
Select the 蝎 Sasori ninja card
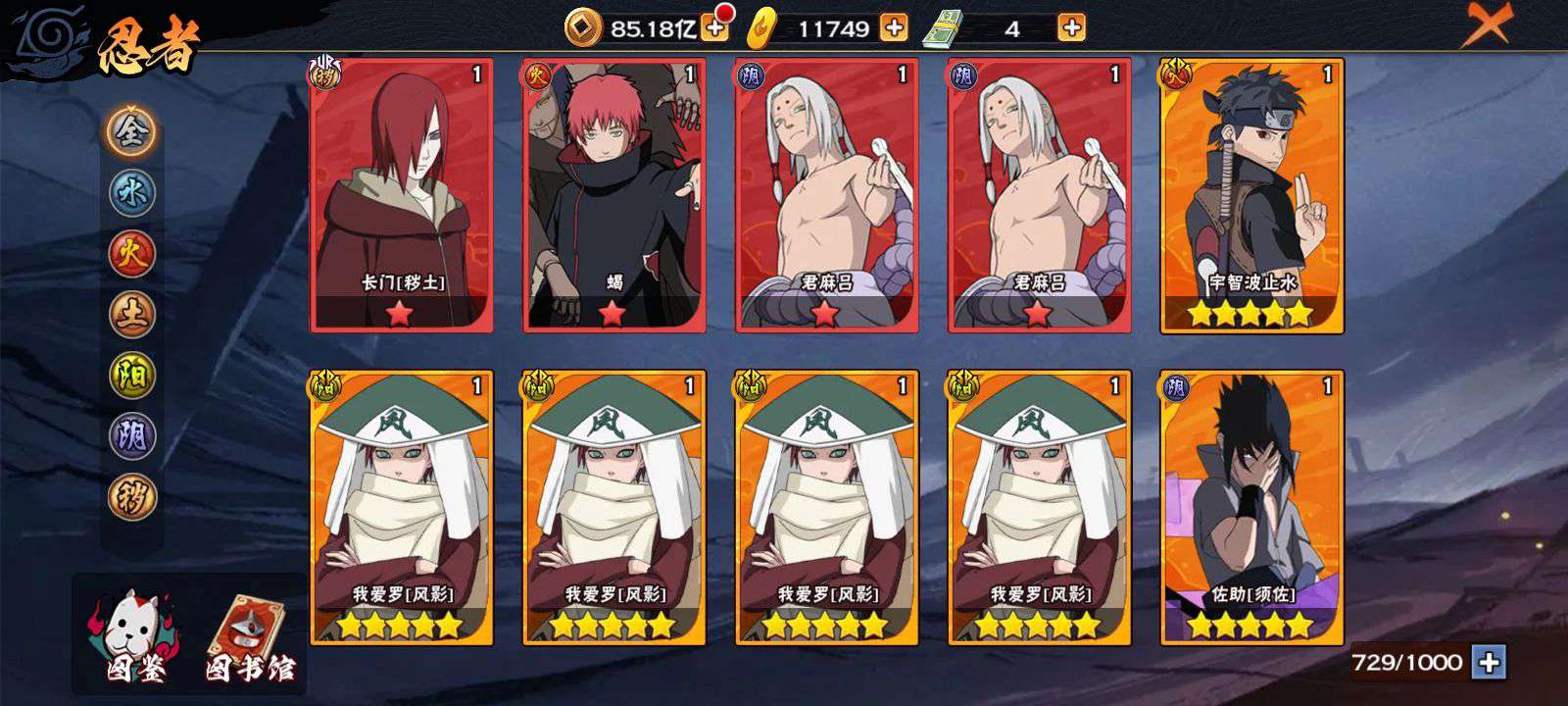point(614,196)
